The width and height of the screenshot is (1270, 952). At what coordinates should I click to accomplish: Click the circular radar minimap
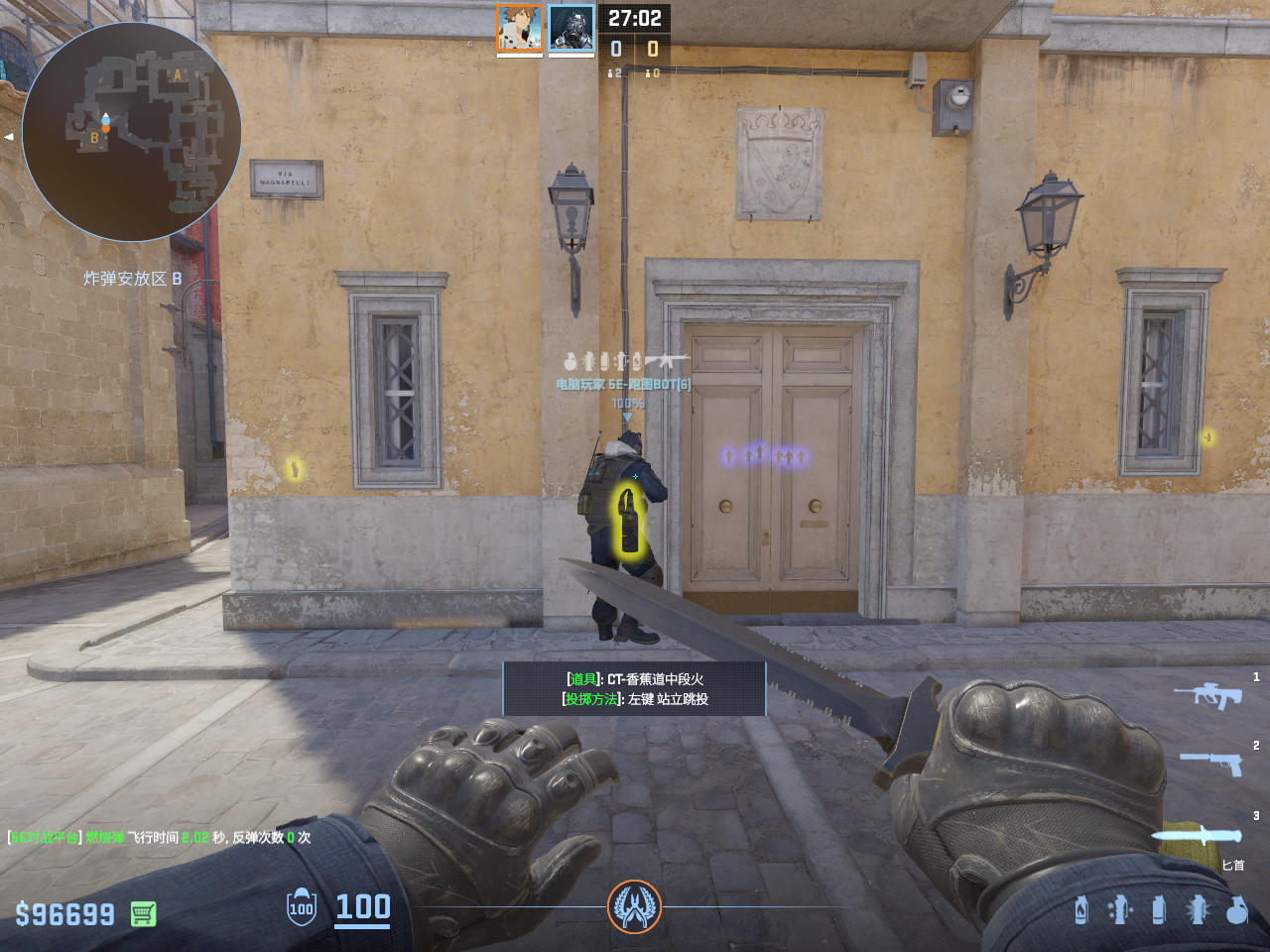click(132, 132)
